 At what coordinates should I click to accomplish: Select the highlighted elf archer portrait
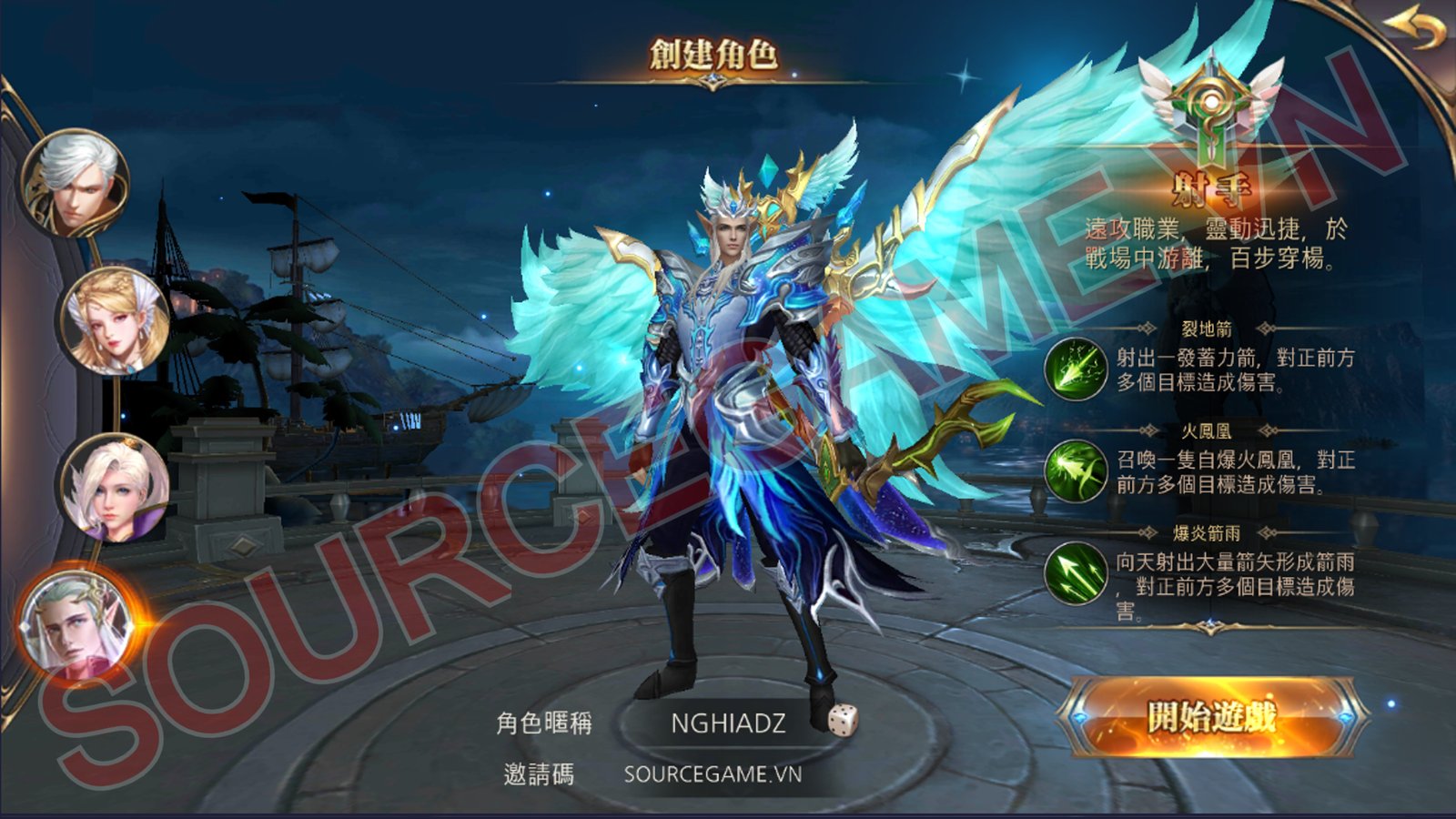coord(77,625)
